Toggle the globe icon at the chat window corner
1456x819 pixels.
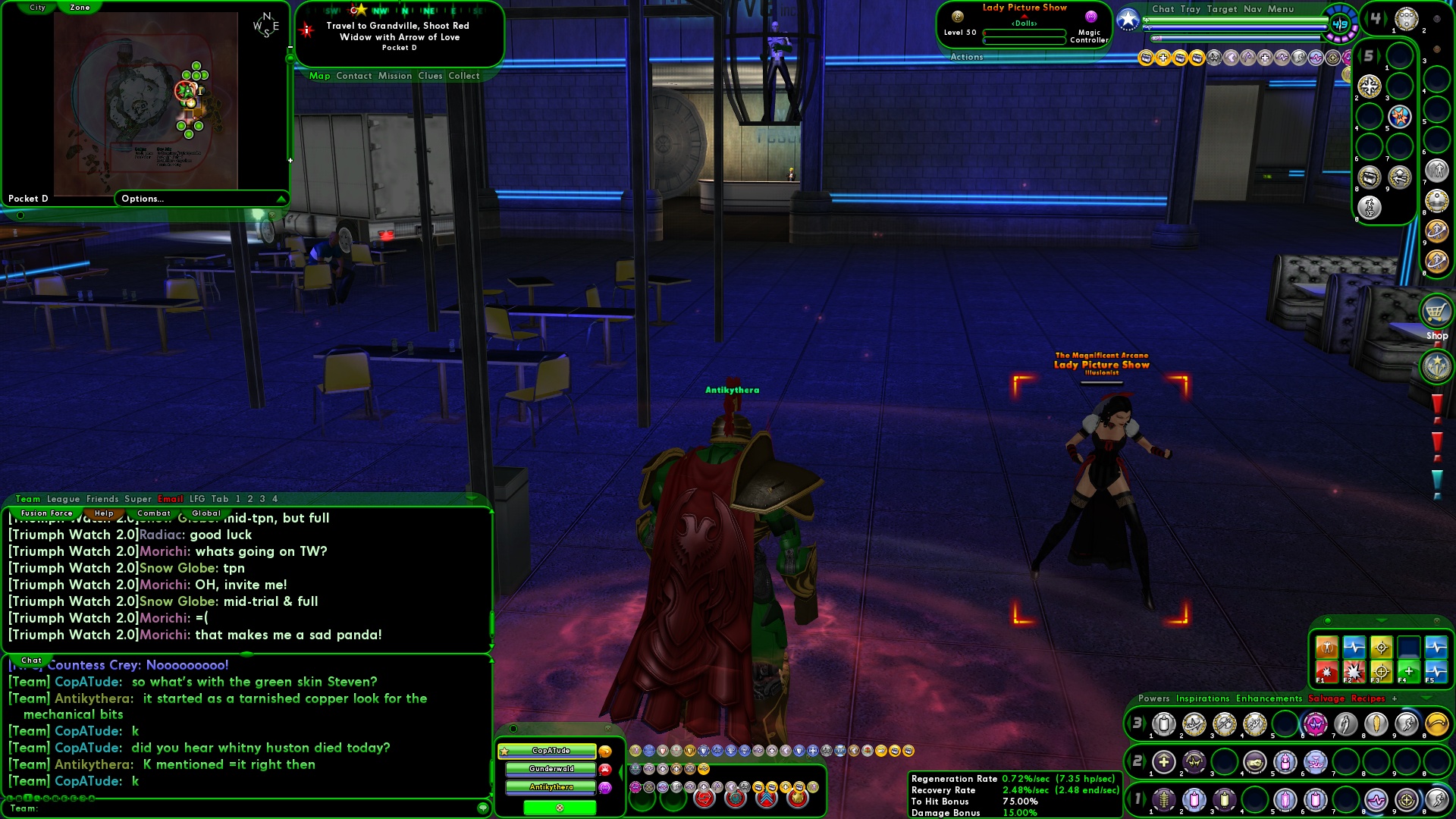coord(483,809)
